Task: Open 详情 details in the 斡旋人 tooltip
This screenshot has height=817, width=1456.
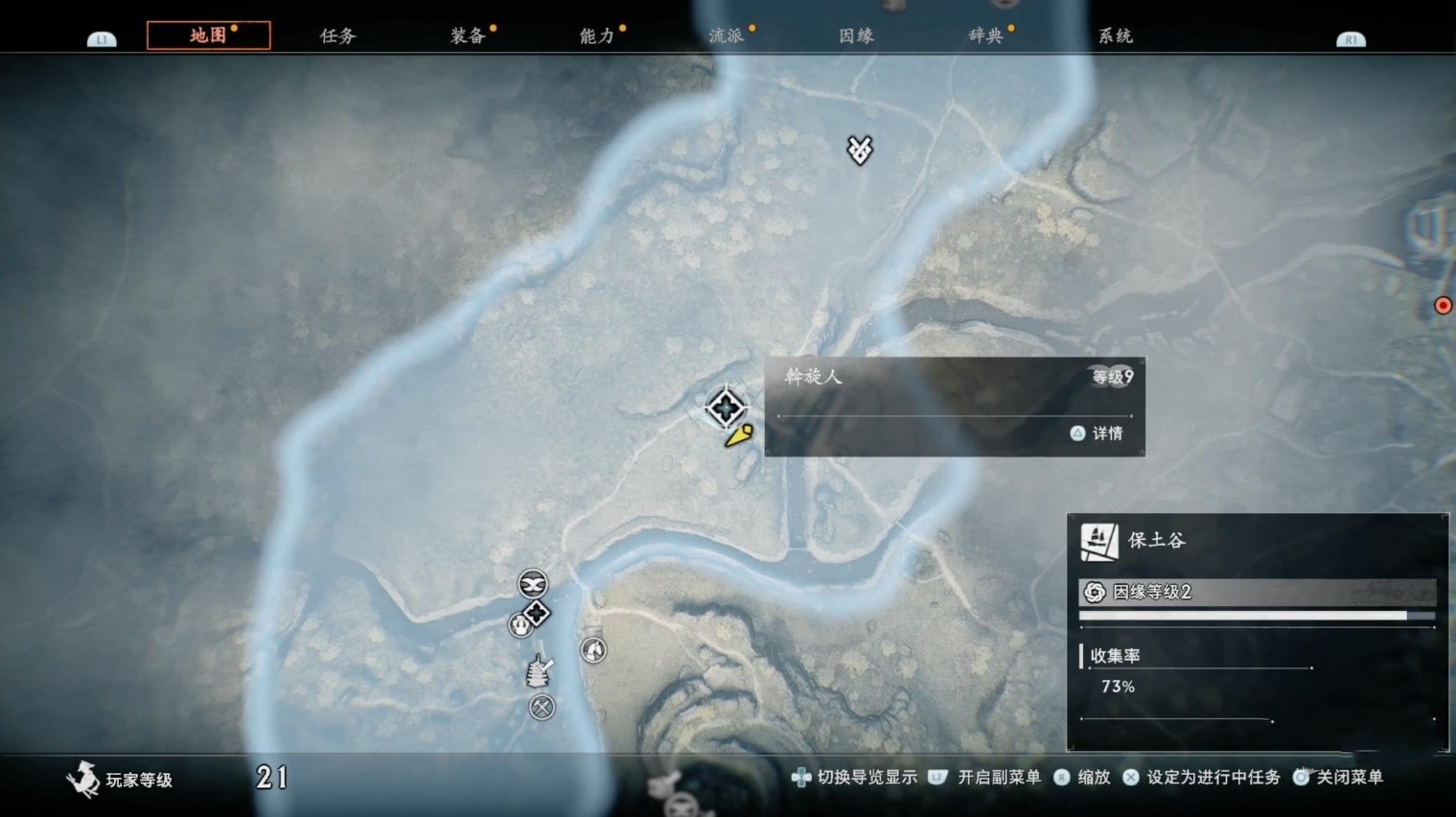Action: click(x=1098, y=433)
